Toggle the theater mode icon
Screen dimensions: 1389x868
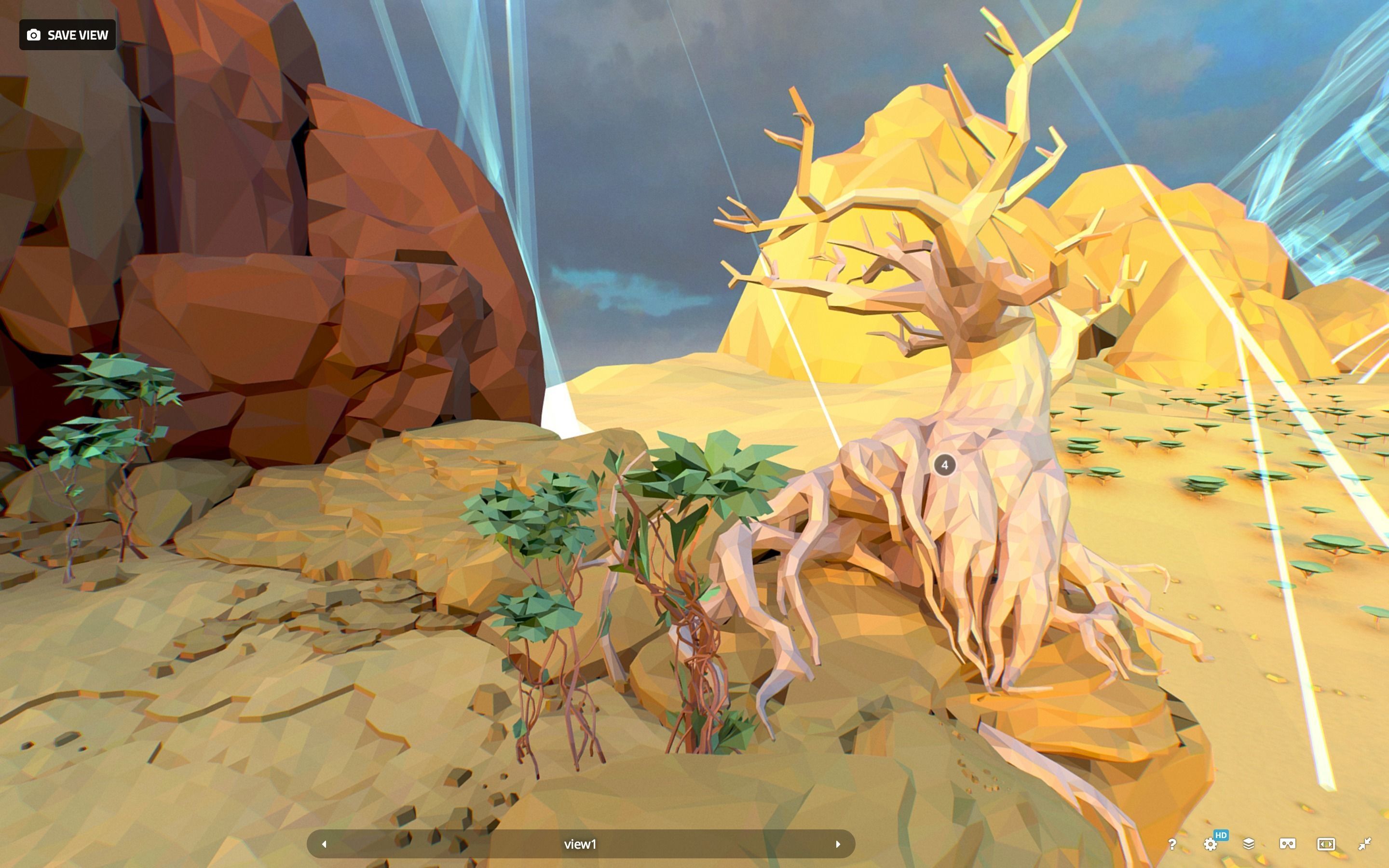(x=1326, y=844)
